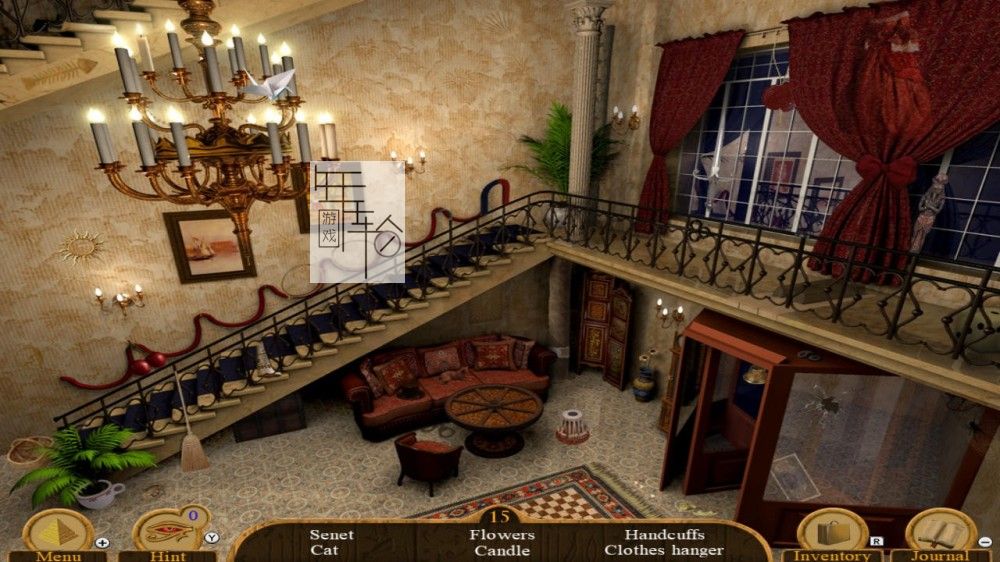Select Candle in the item list
This screenshot has height=562, width=1000.
tap(502, 550)
